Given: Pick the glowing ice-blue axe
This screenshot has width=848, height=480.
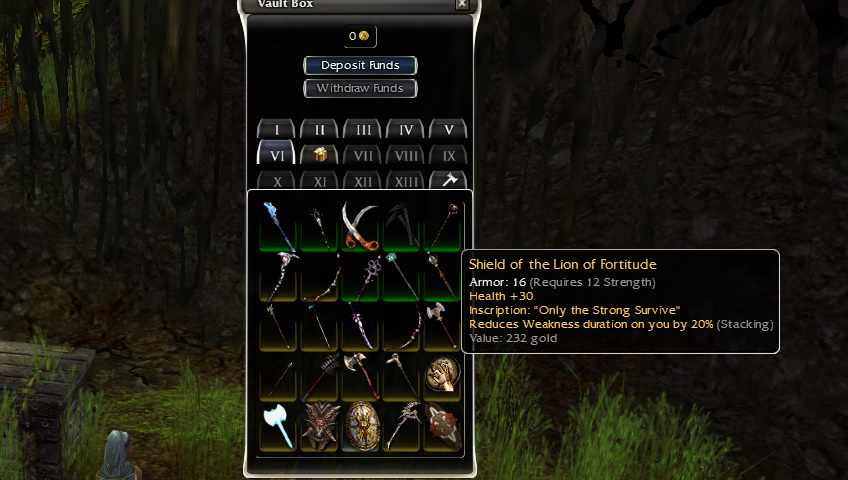Looking at the screenshot, I should (x=278, y=427).
